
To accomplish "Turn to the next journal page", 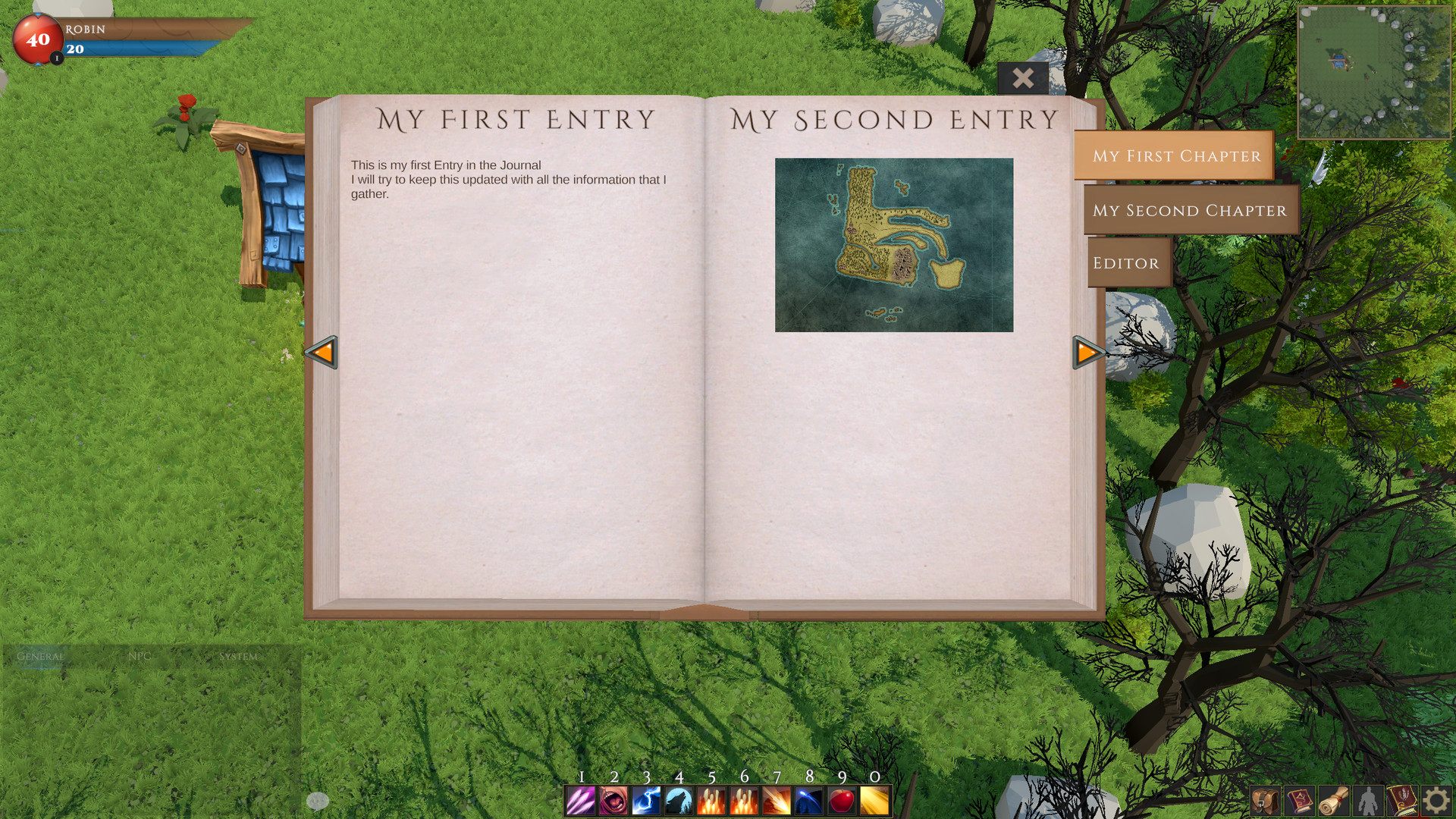I will [1086, 352].
